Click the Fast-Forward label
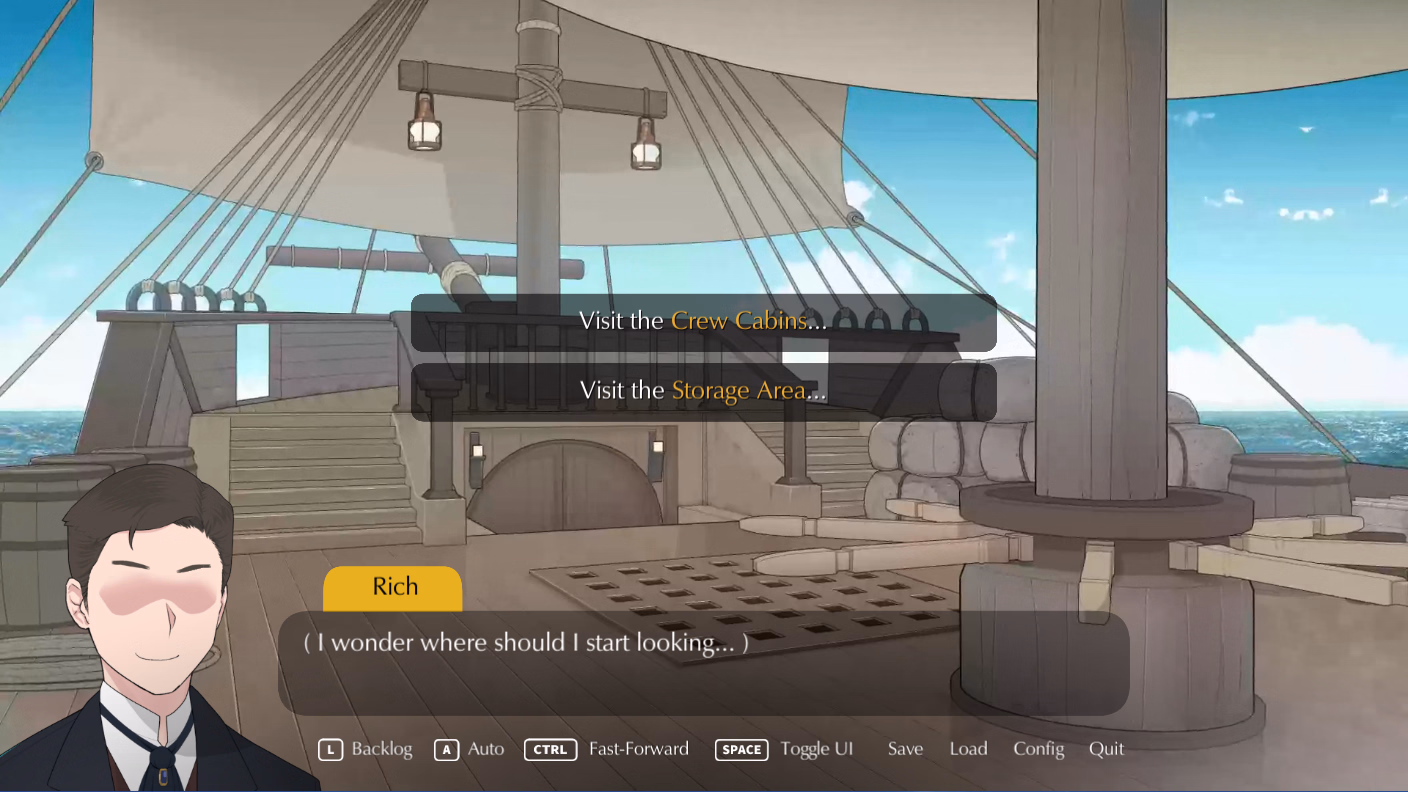 (x=638, y=749)
